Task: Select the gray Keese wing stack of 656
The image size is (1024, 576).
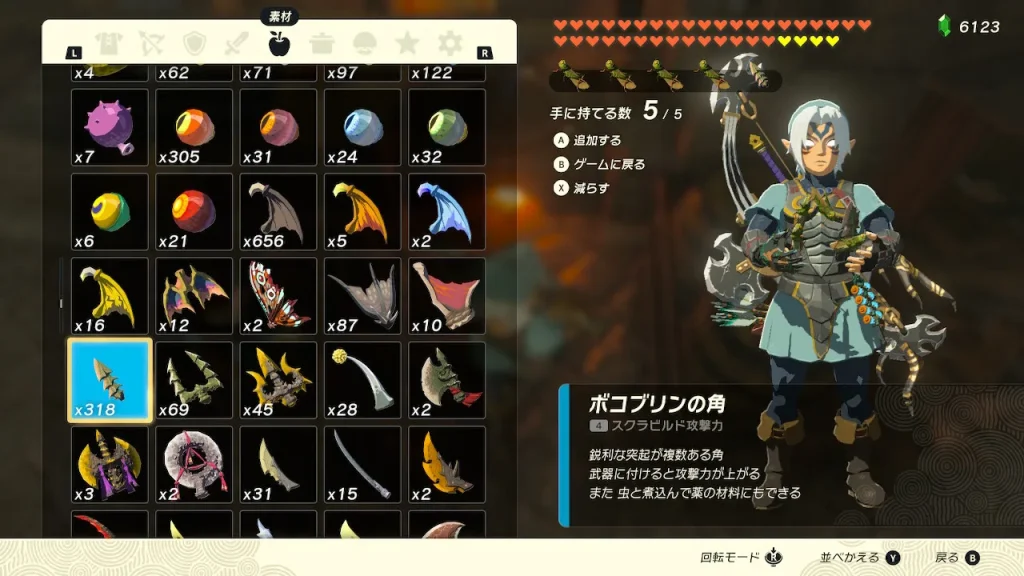Action: pyautogui.click(x=278, y=212)
